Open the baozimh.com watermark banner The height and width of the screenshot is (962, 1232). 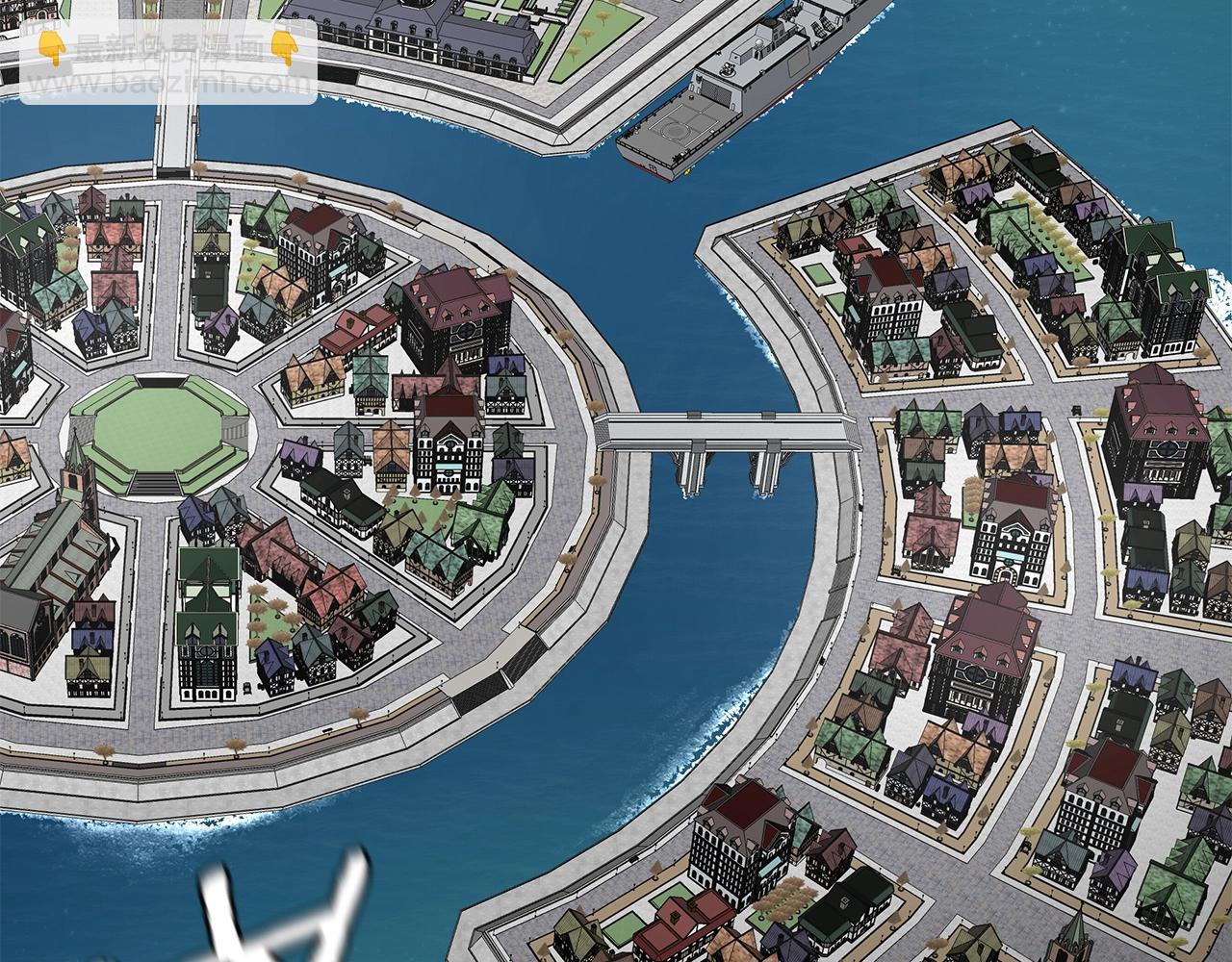point(168,63)
